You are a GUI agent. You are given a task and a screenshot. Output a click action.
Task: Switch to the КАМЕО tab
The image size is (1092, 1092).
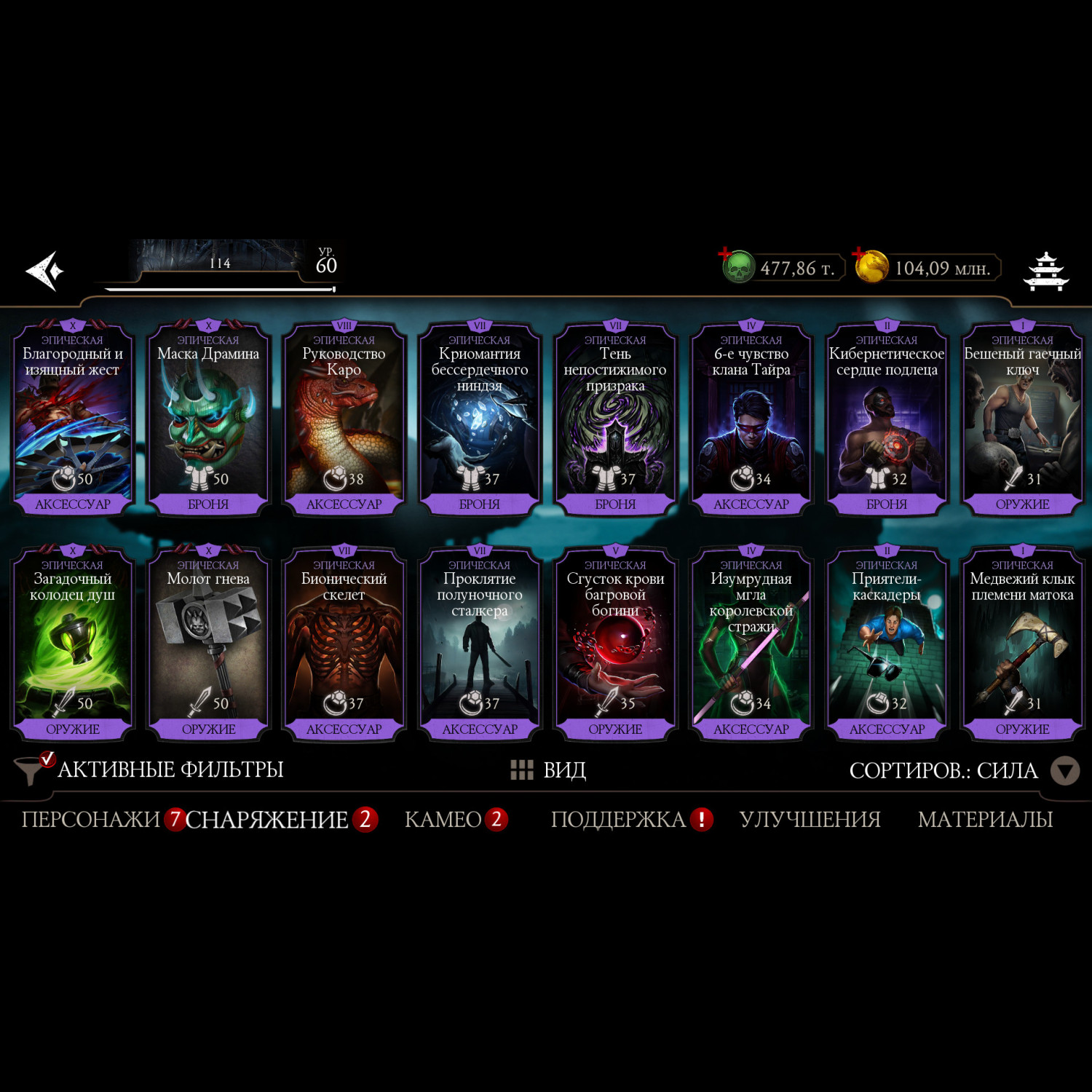pyautogui.click(x=443, y=820)
